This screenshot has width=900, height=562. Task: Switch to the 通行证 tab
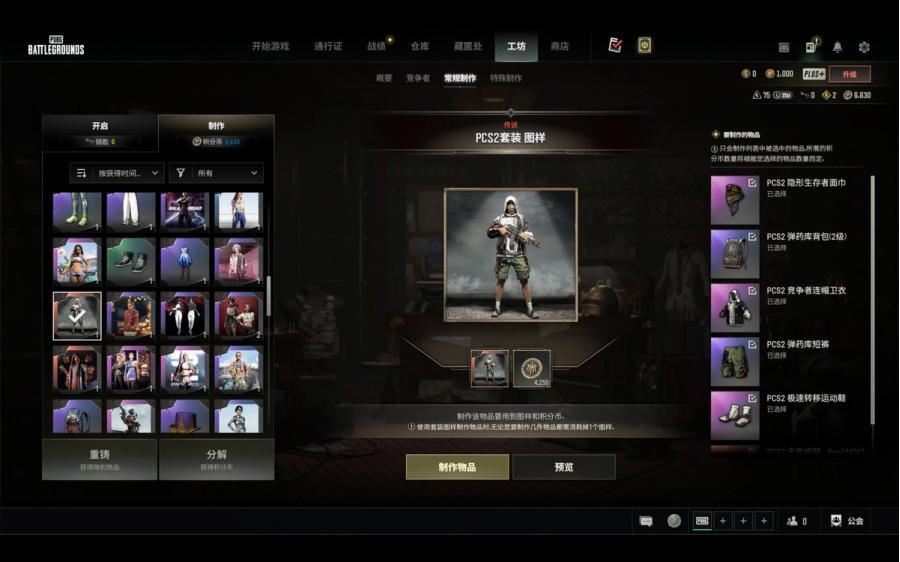(x=328, y=46)
